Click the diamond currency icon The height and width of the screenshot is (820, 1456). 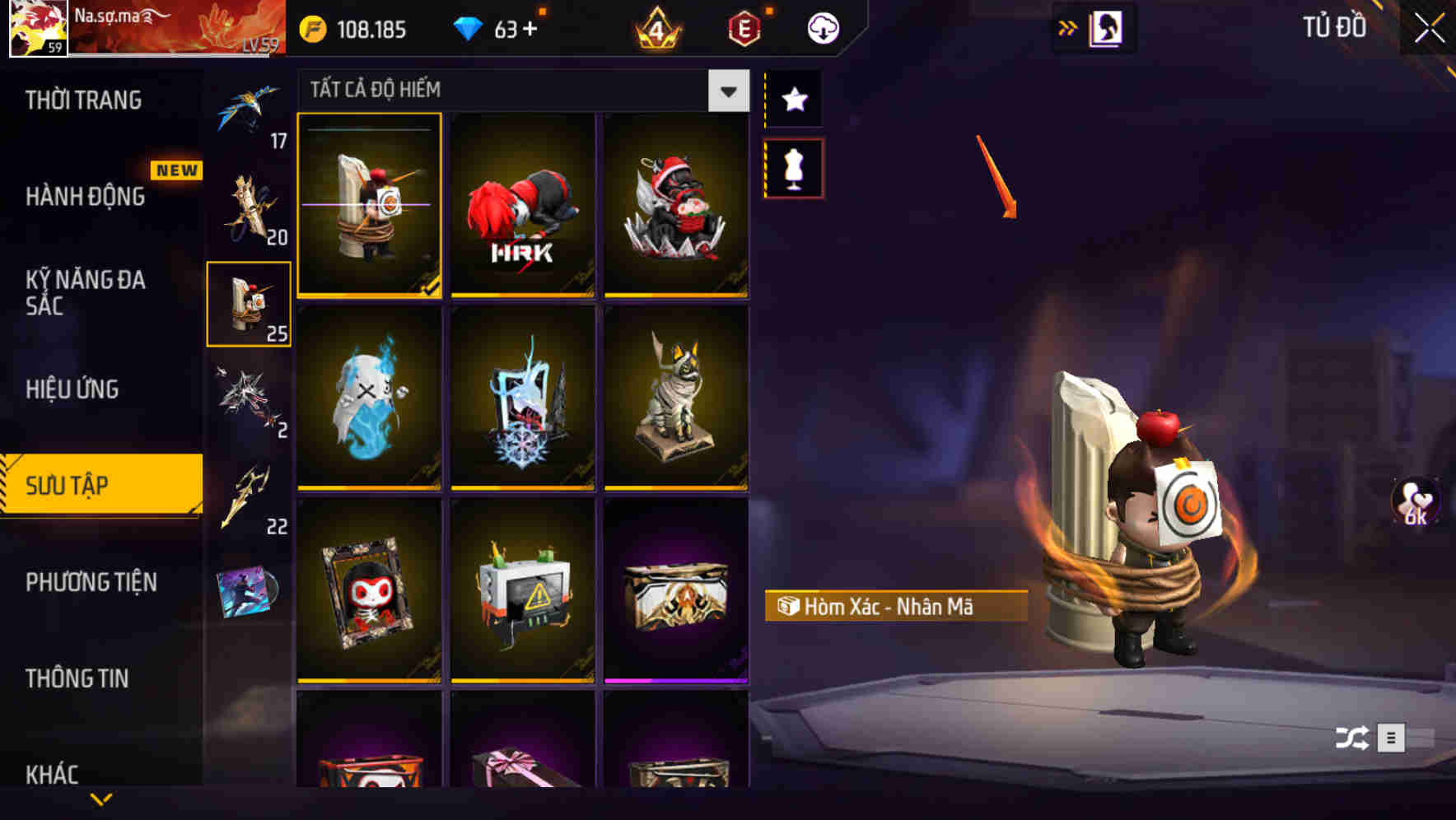tap(469, 27)
